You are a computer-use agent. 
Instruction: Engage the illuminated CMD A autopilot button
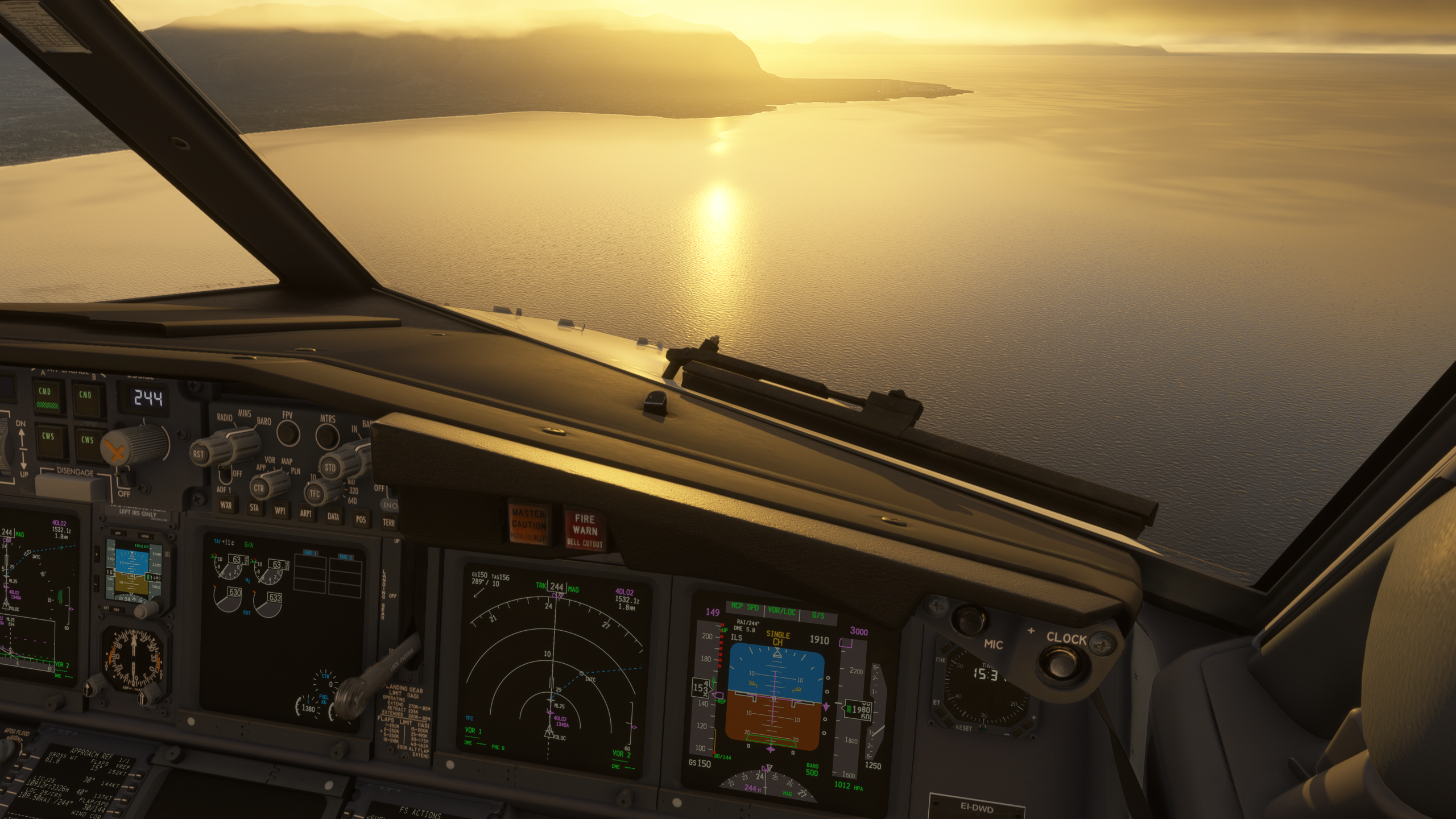coord(45,398)
